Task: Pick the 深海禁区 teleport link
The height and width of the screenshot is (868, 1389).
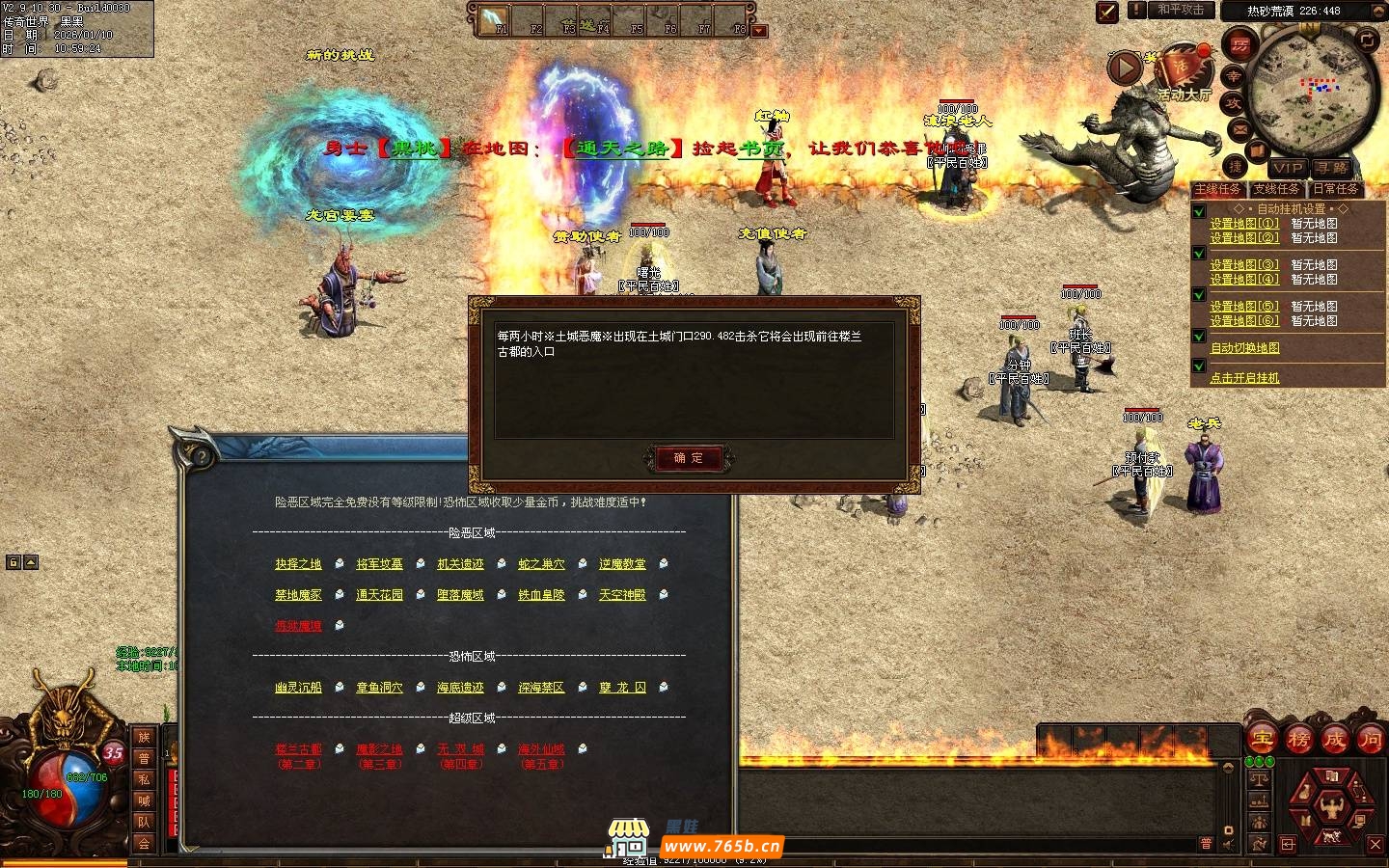Action: click(x=541, y=688)
